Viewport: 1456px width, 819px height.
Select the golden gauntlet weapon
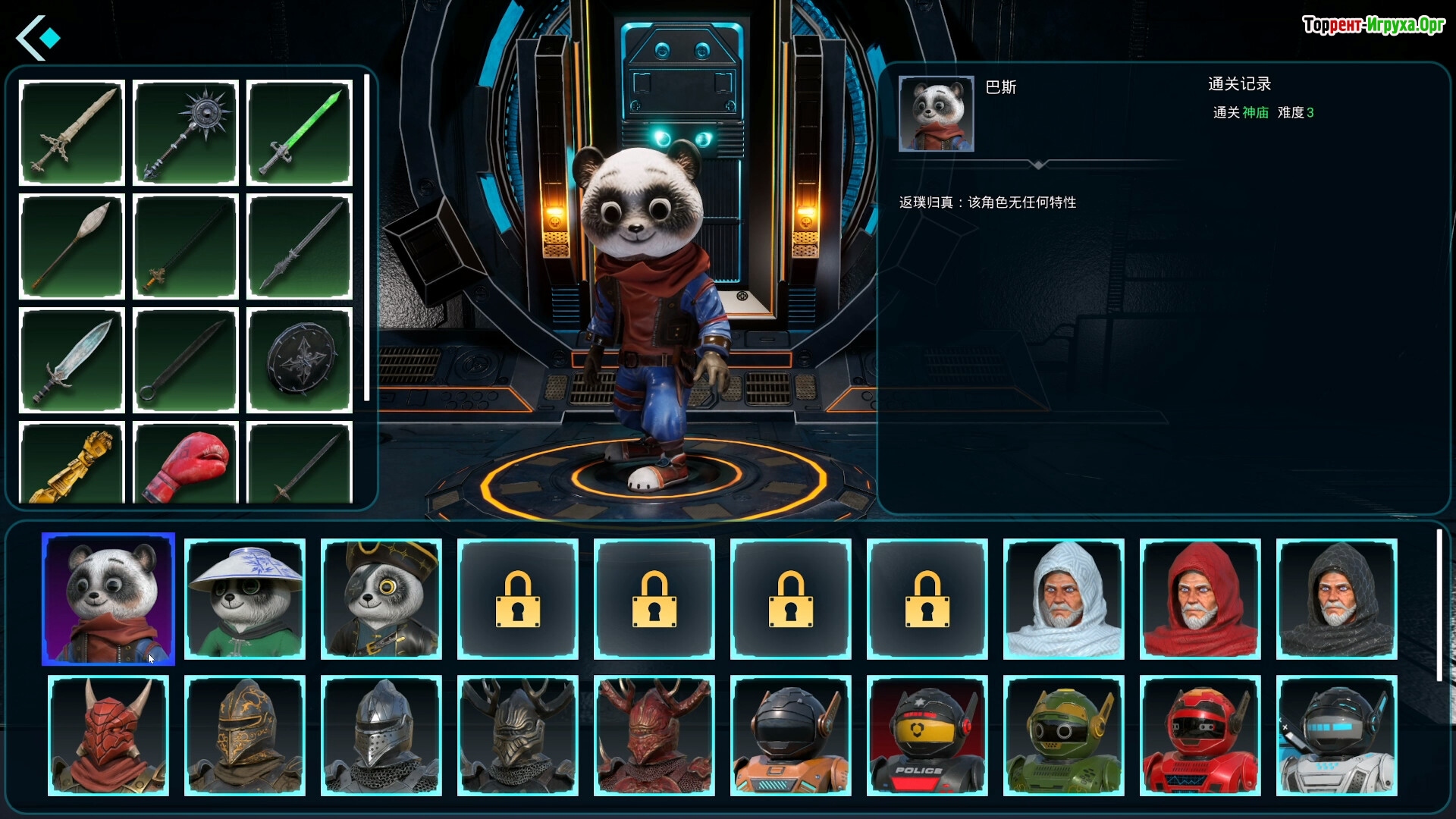pyautogui.click(x=72, y=463)
